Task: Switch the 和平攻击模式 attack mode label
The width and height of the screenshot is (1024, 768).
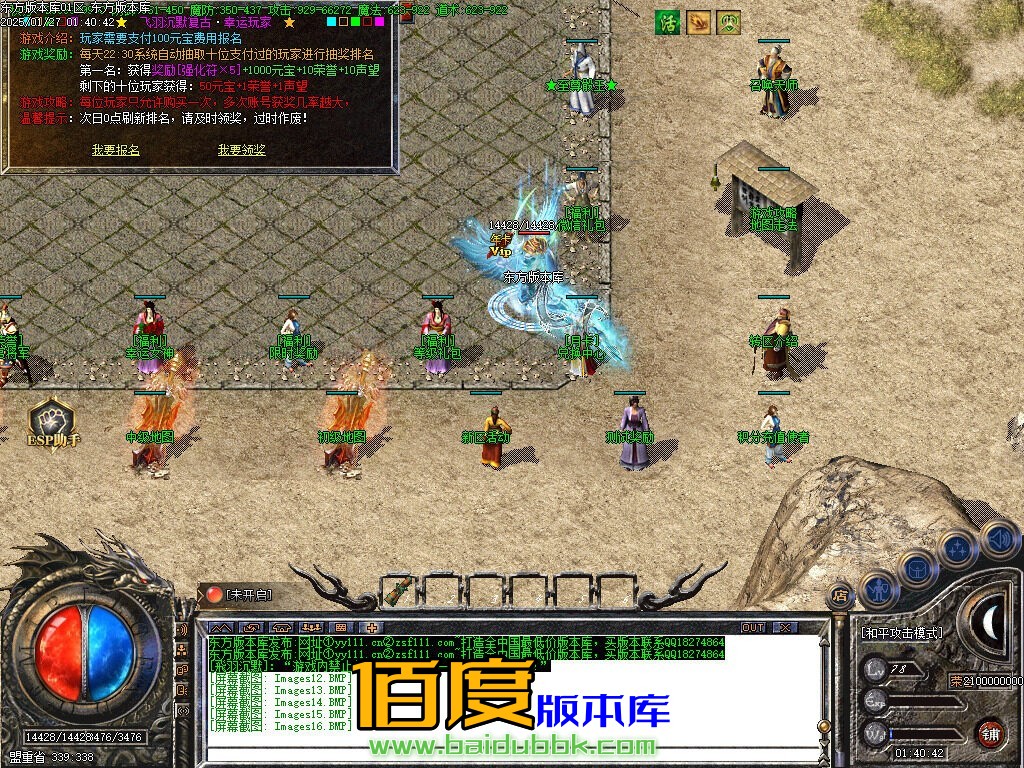Action: pyautogui.click(x=901, y=633)
